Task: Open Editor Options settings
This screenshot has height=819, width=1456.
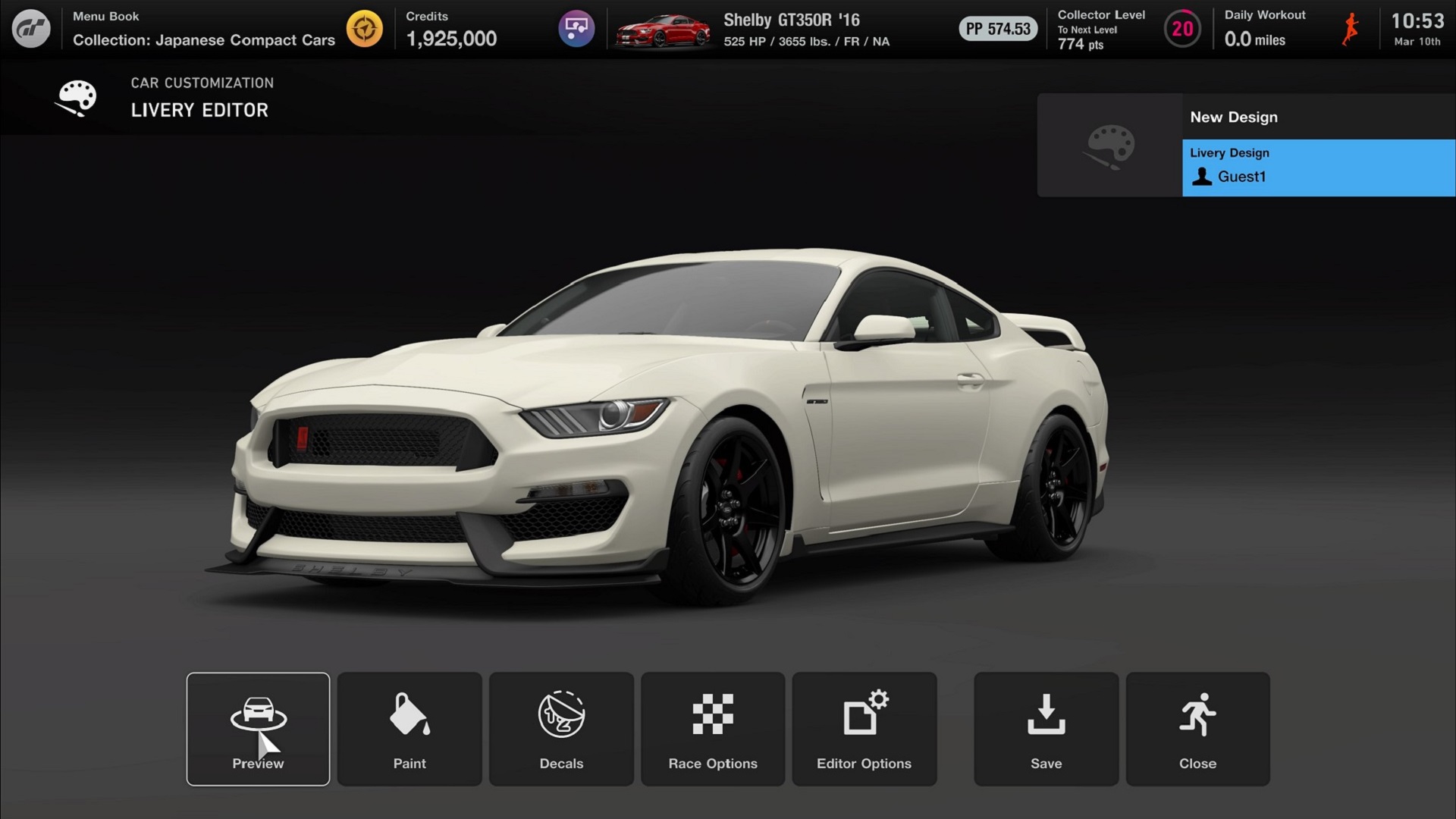Action: click(864, 729)
